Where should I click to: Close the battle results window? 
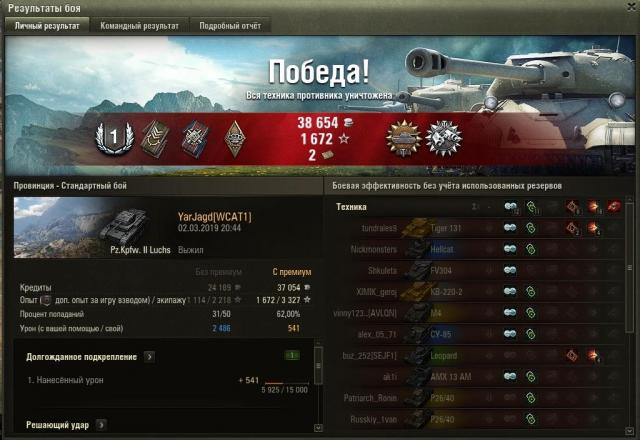628,8
